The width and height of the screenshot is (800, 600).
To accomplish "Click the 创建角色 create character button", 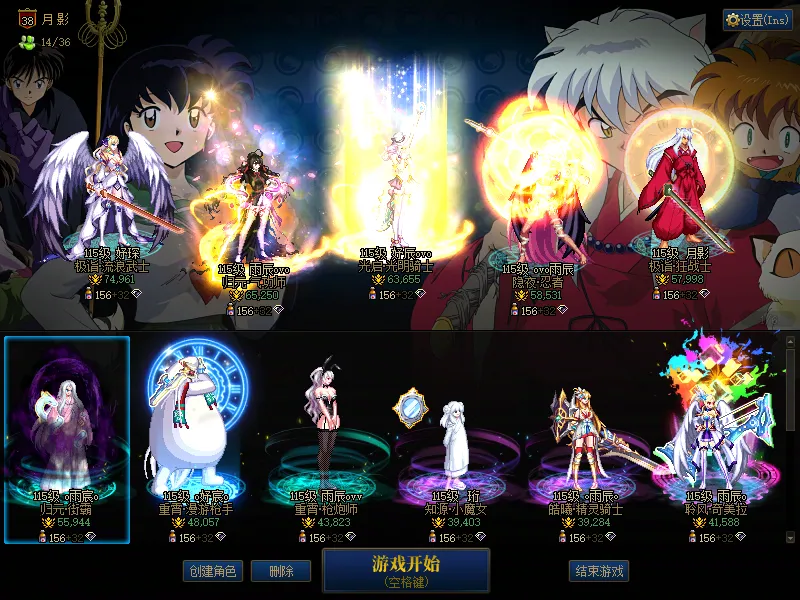I will coord(211,571).
